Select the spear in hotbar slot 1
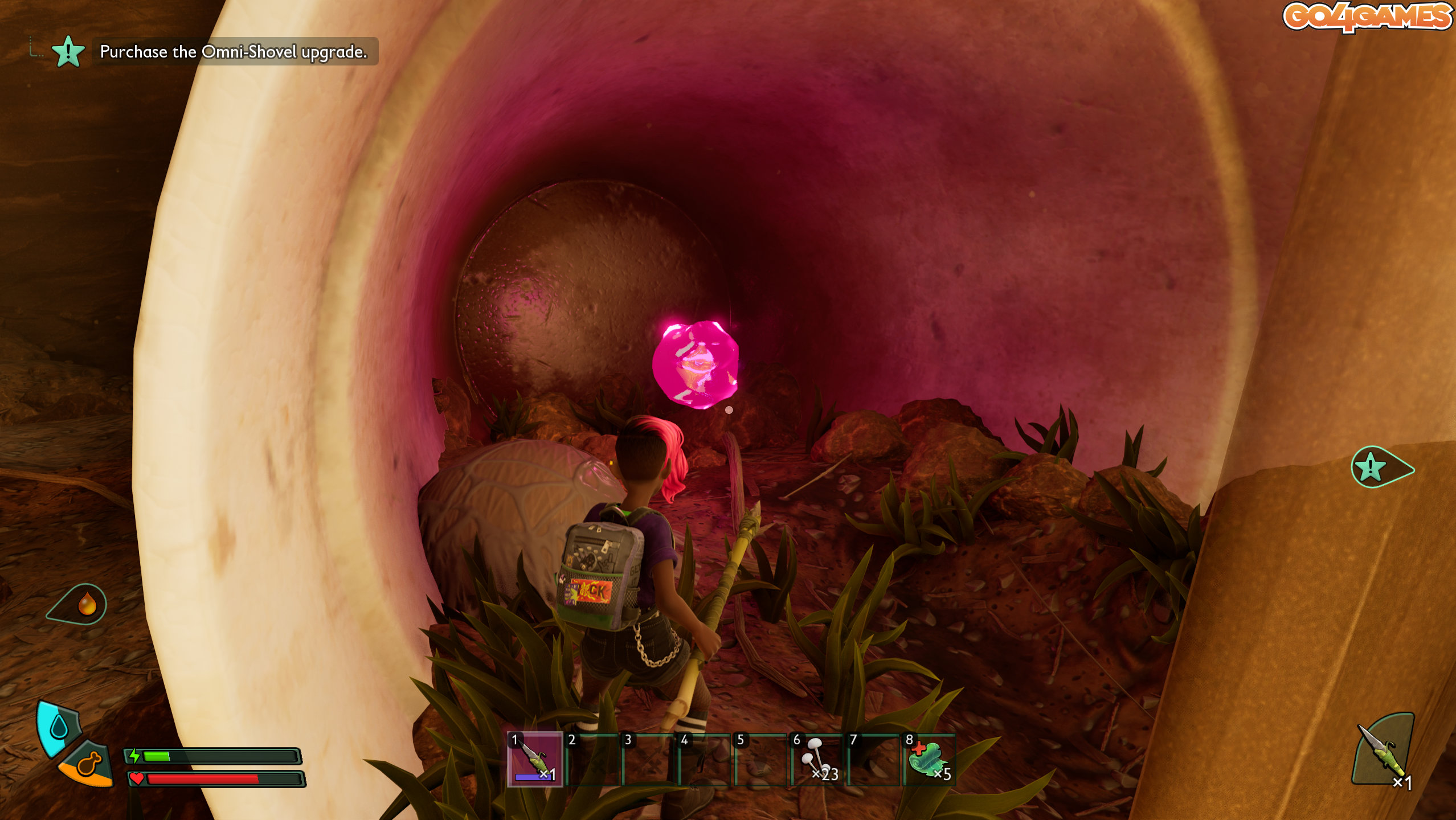 (x=534, y=759)
